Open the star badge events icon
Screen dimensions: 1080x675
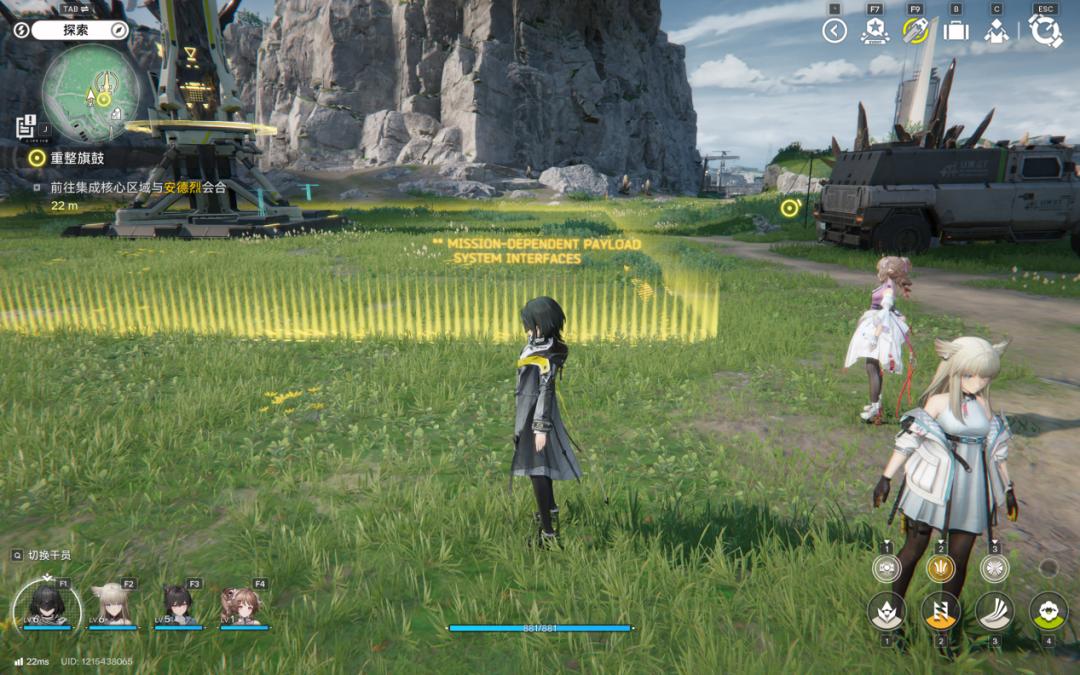coord(874,31)
